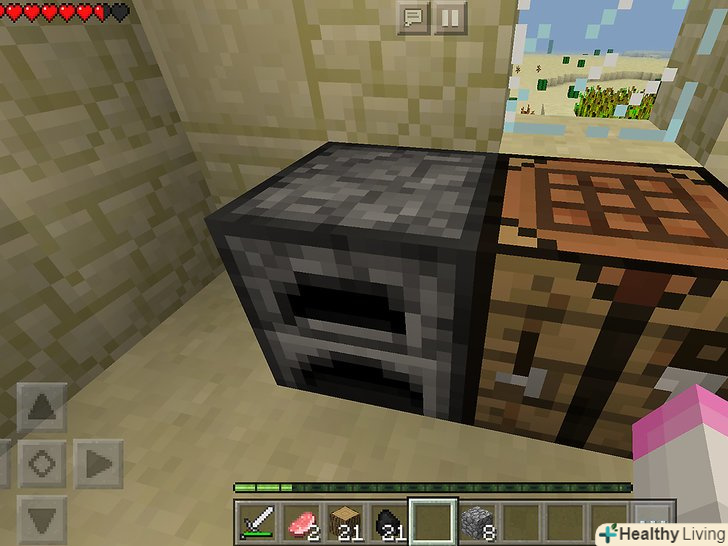The height and width of the screenshot is (546, 728).
Task: Choose the wood planks stack
Action: coord(343,522)
